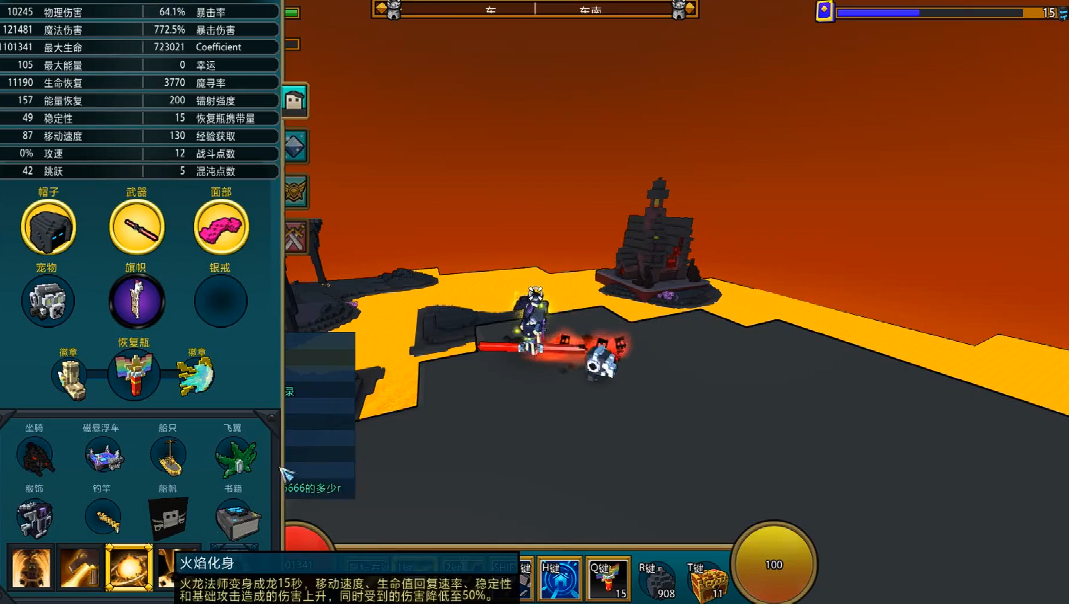Open the boat slot
Image resolution: width=1069 pixels, height=604 pixels.
(x=168, y=456)
